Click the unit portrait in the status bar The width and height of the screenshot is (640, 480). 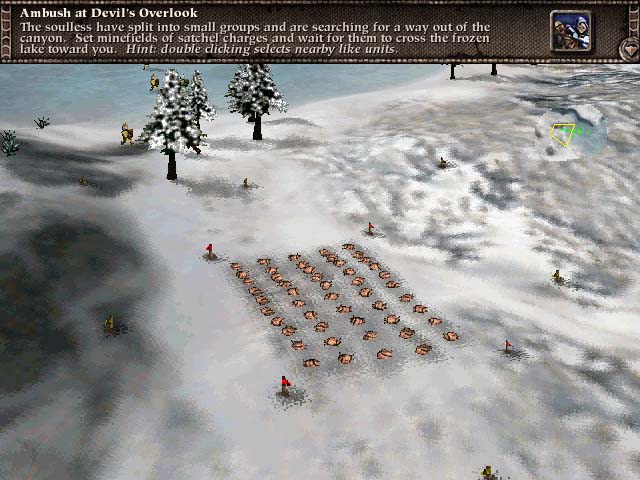coord(570,31)
